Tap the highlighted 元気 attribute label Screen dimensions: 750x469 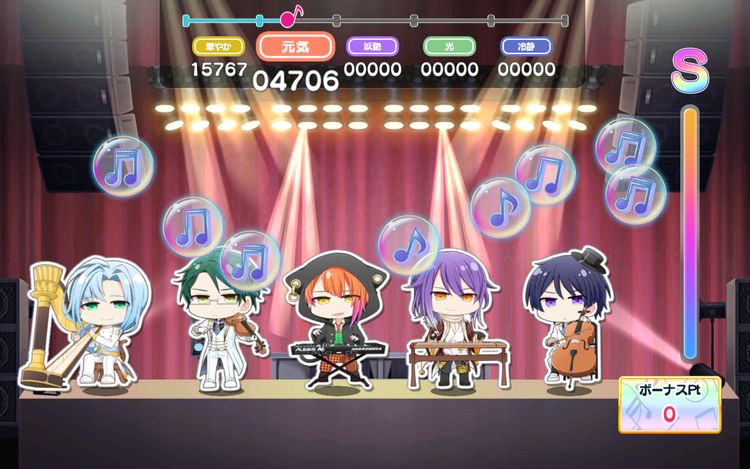point(295,47)
